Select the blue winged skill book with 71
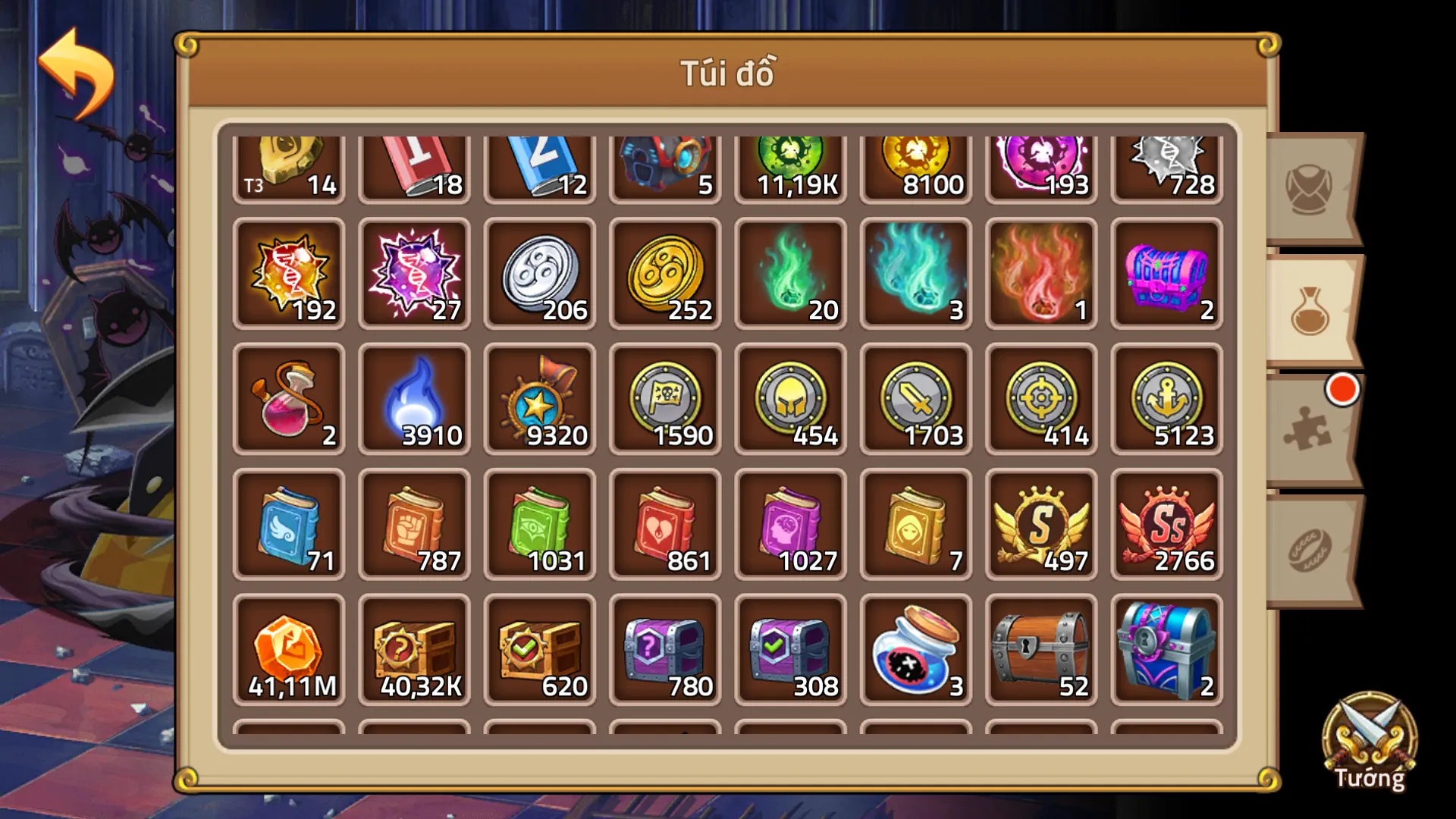The height and width of the screenshot is (819, 1456). (x=289, y=523)
